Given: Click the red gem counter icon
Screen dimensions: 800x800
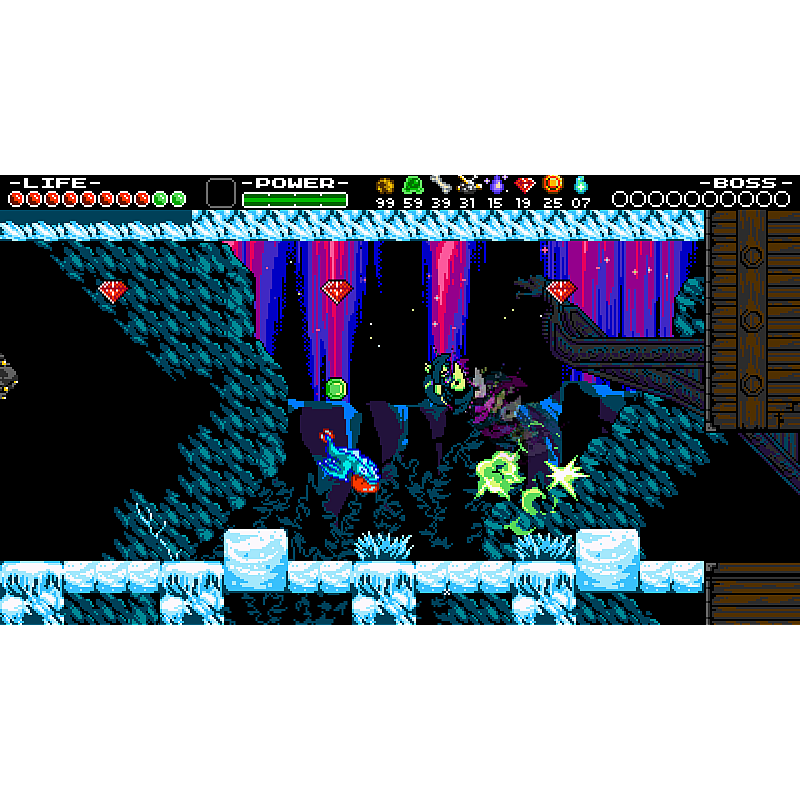Looking at the screenshot, I should pyautogui.click(x=524, y=184).
